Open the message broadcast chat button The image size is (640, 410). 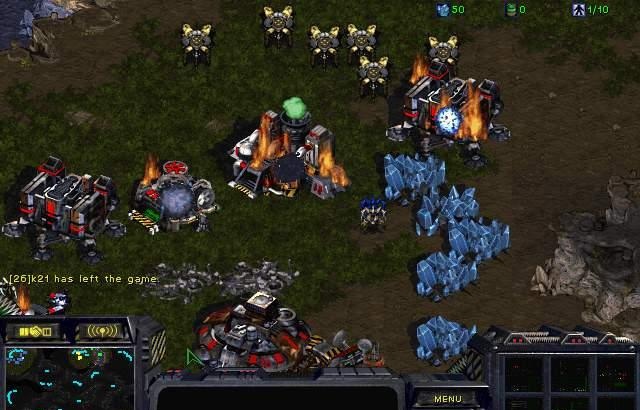(102, 331)
